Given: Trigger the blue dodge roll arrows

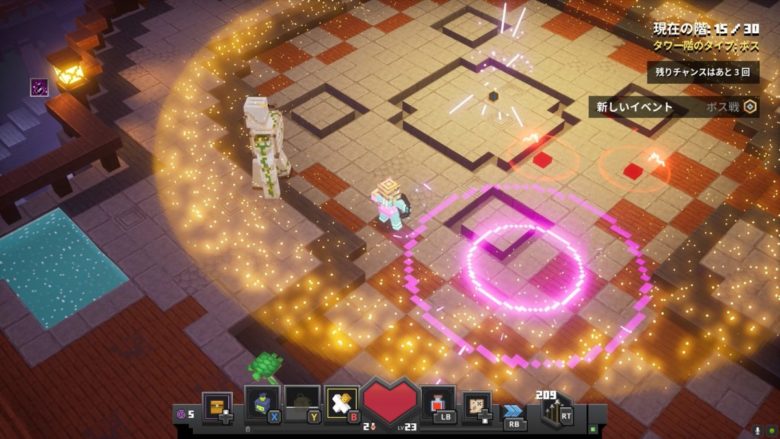Looking at the screenshot, I should [x=514, y=411].
